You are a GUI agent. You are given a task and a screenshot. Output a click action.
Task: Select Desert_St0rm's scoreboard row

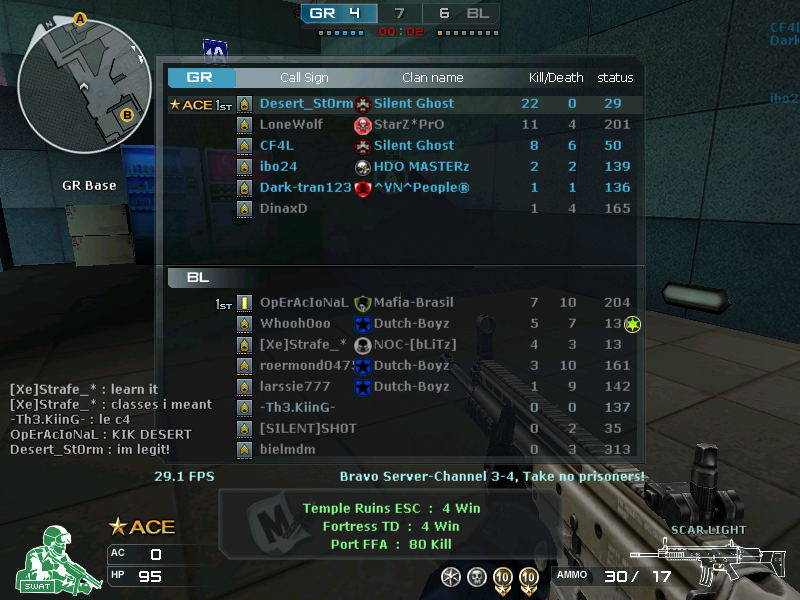pyautogui.click(x=400, y=104)
